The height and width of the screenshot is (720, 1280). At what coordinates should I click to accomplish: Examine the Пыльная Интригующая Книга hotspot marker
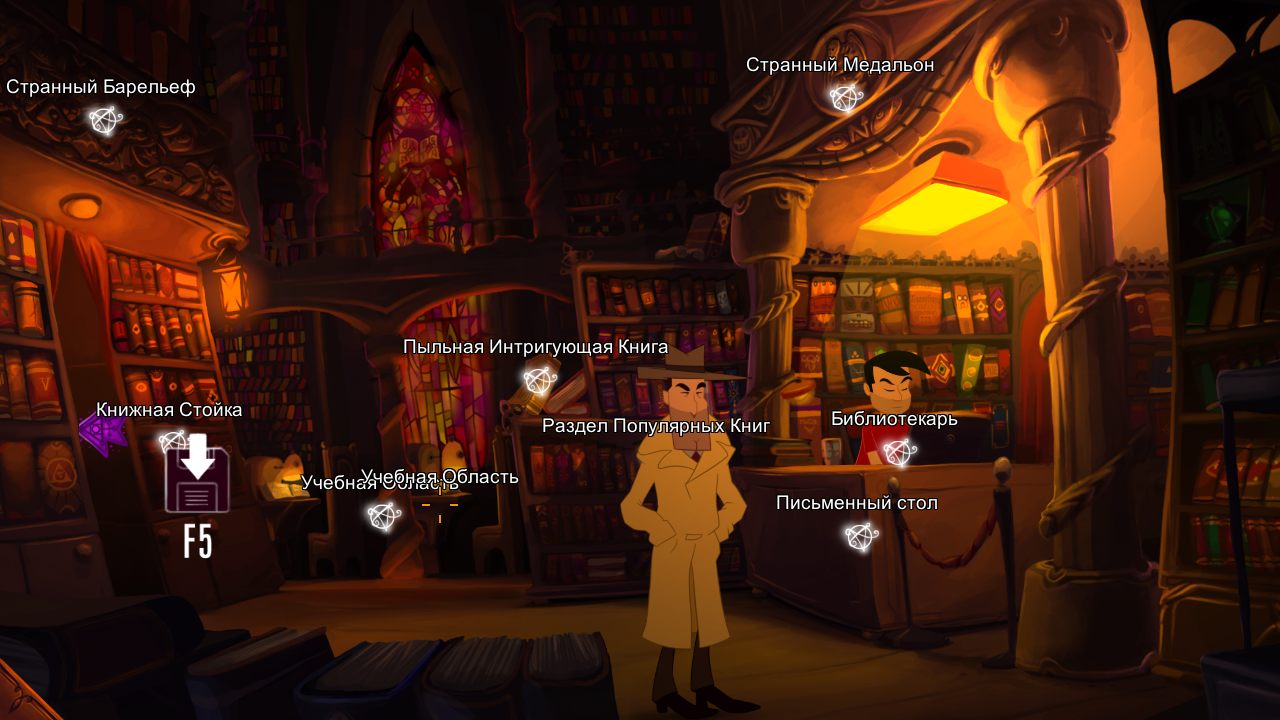[x=539, y=380]
